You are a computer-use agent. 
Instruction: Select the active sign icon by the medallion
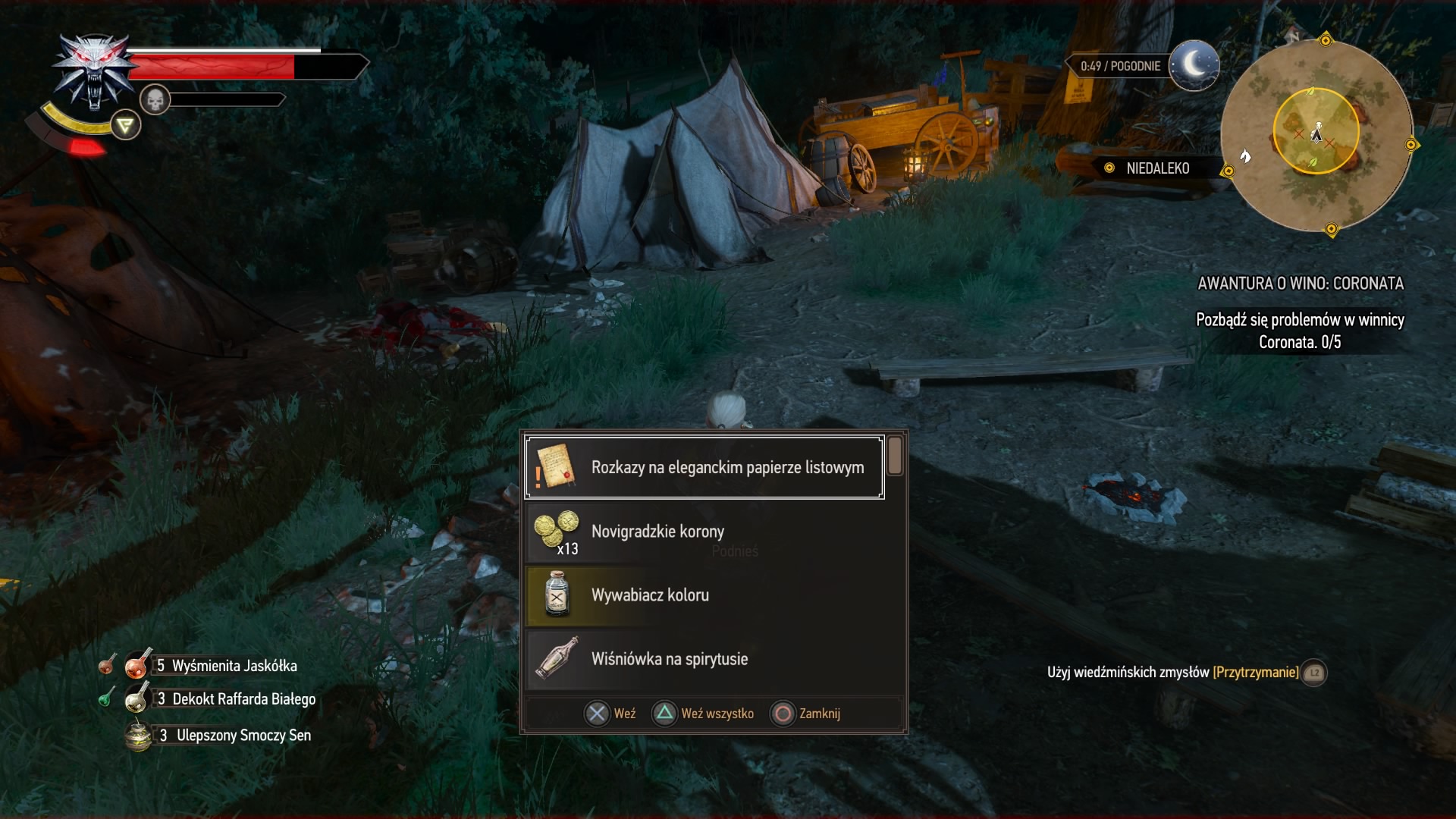point(126,126)
